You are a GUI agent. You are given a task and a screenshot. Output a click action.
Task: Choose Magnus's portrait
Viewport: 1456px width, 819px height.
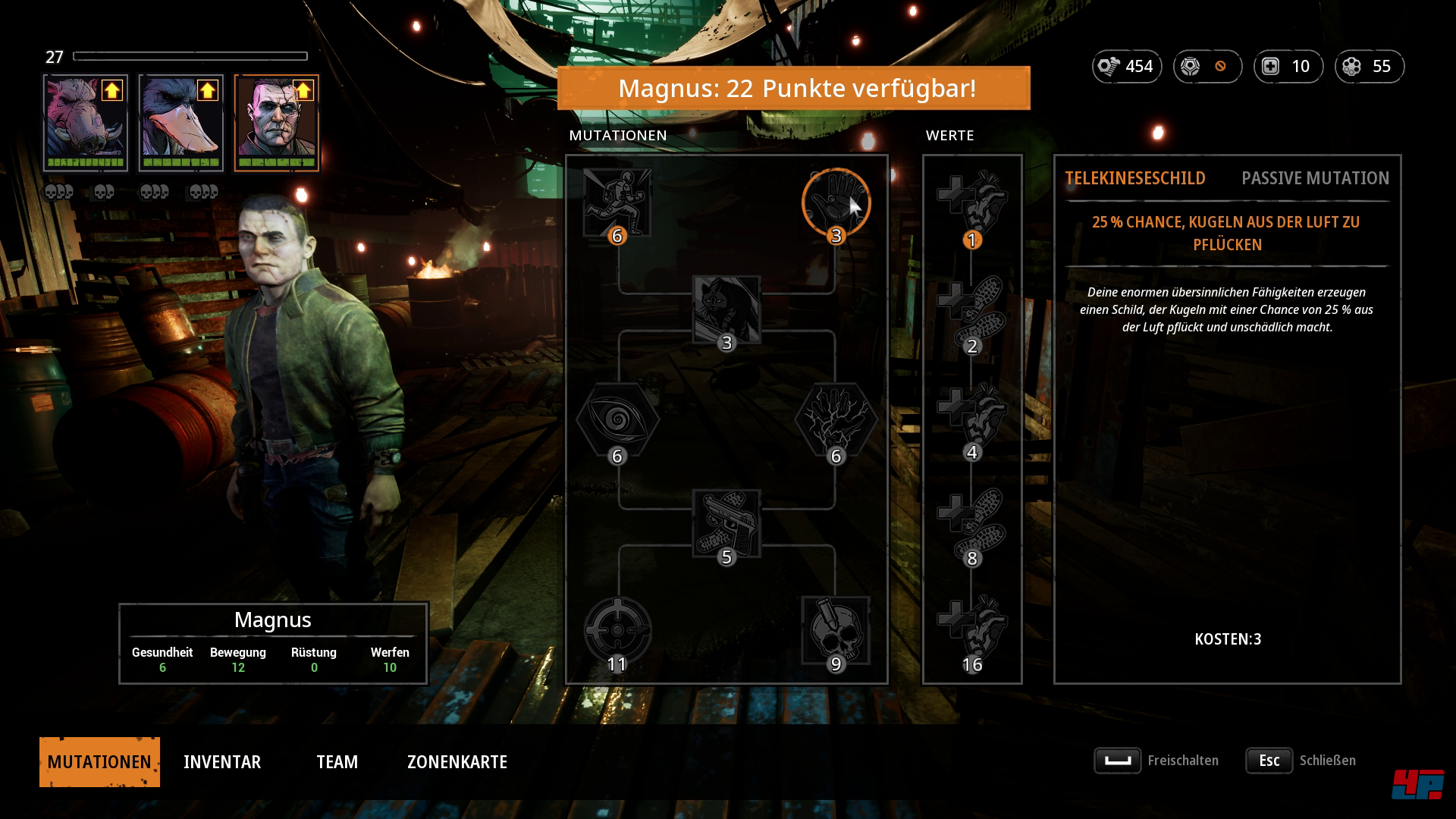click(277, 121)
